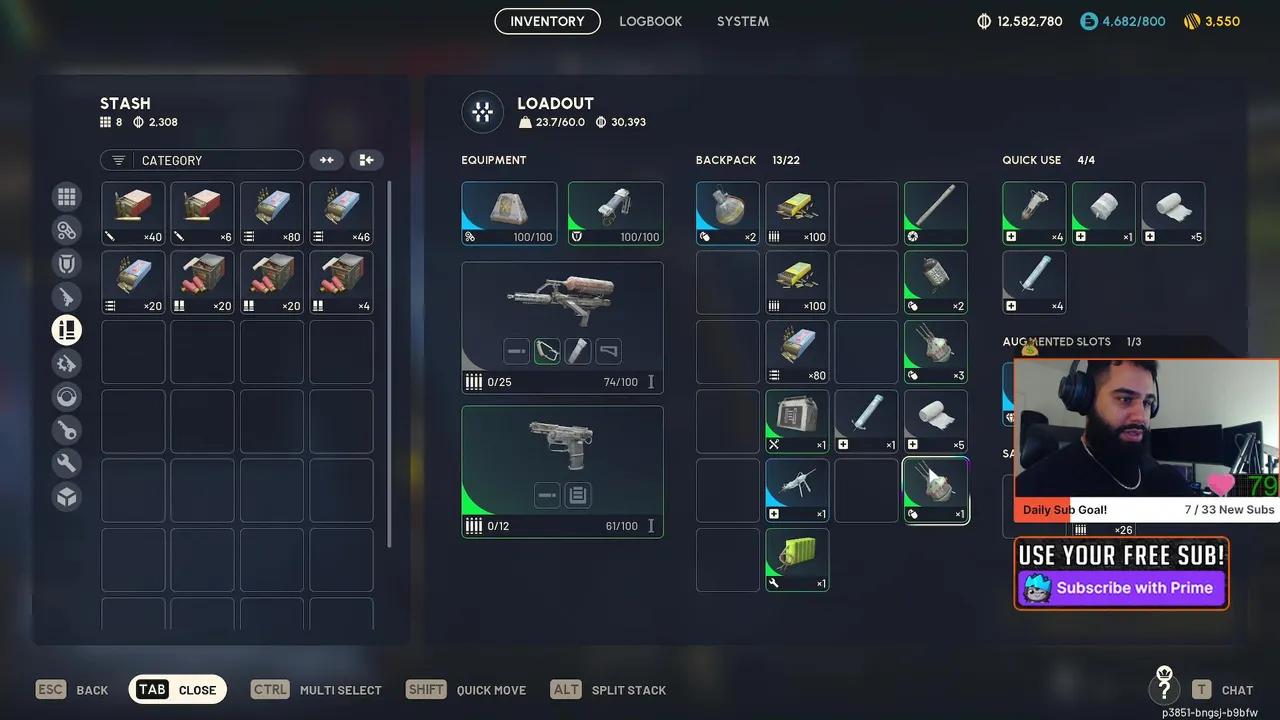The height and width of the screenshot is (720, 1280).
Task: Open the stash Category sort dropdown
Action: (x=201, y=160)
